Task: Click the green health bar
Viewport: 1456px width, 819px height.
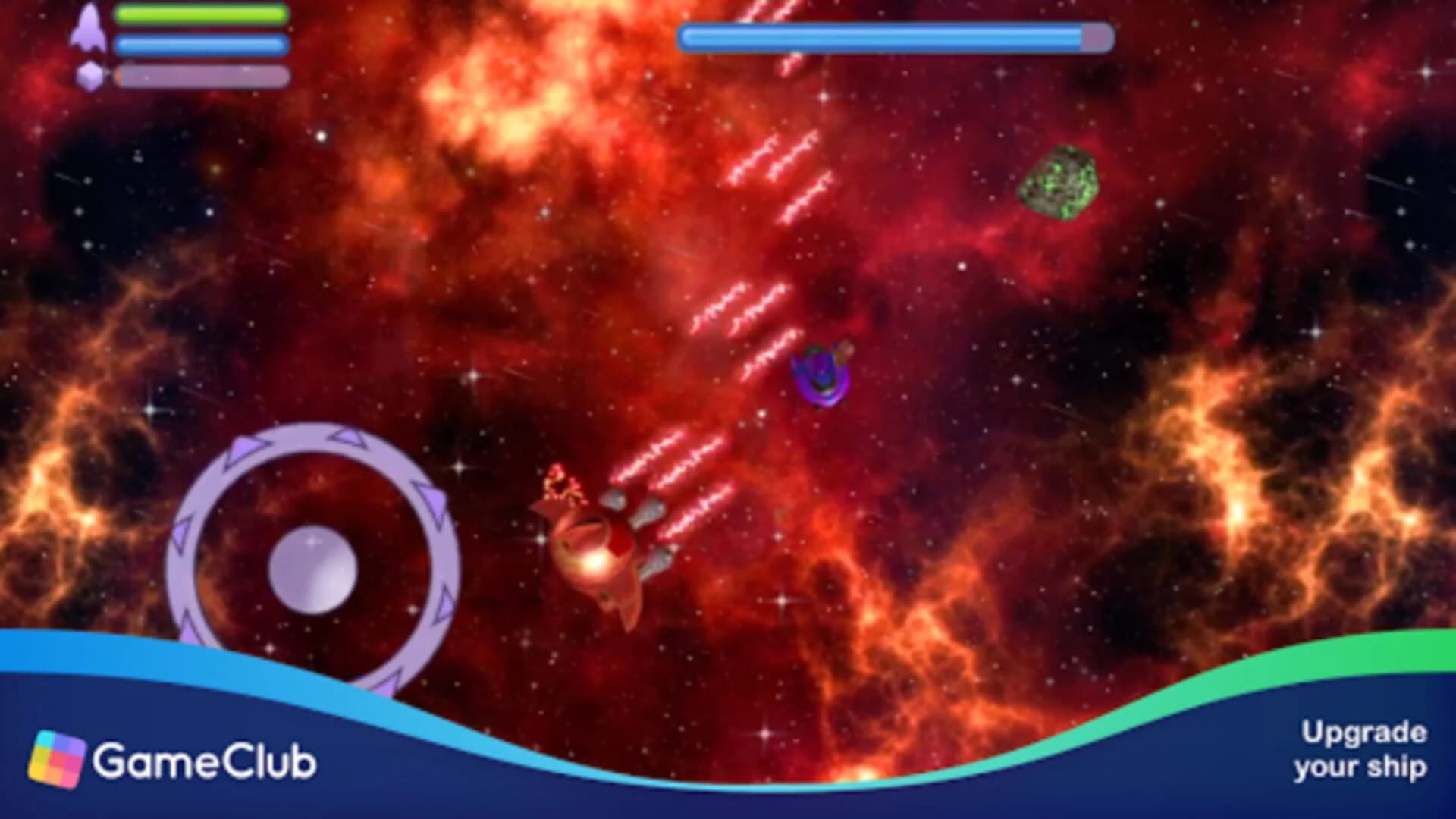Action: (x=201, y=15)
